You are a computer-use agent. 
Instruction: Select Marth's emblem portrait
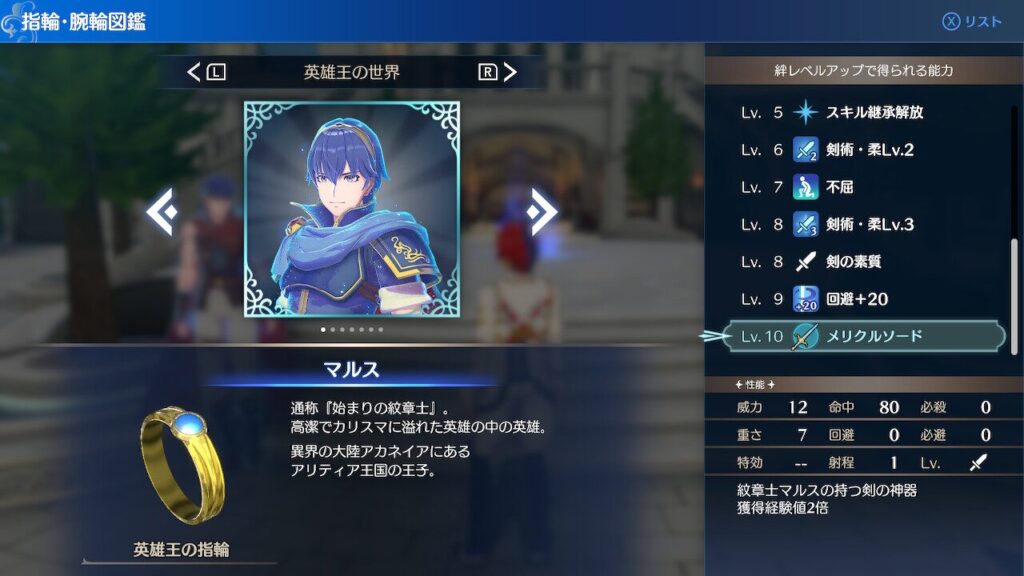(x=352, y=209)
